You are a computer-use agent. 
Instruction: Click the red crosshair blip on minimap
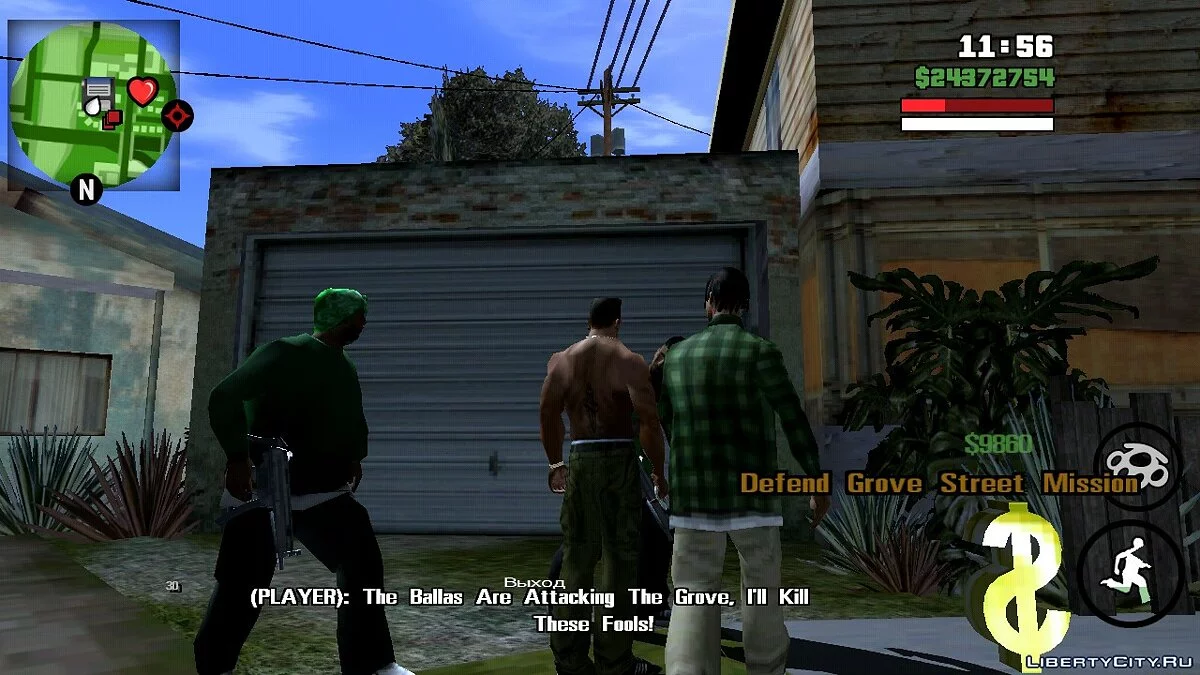click(x=178, y=116)
